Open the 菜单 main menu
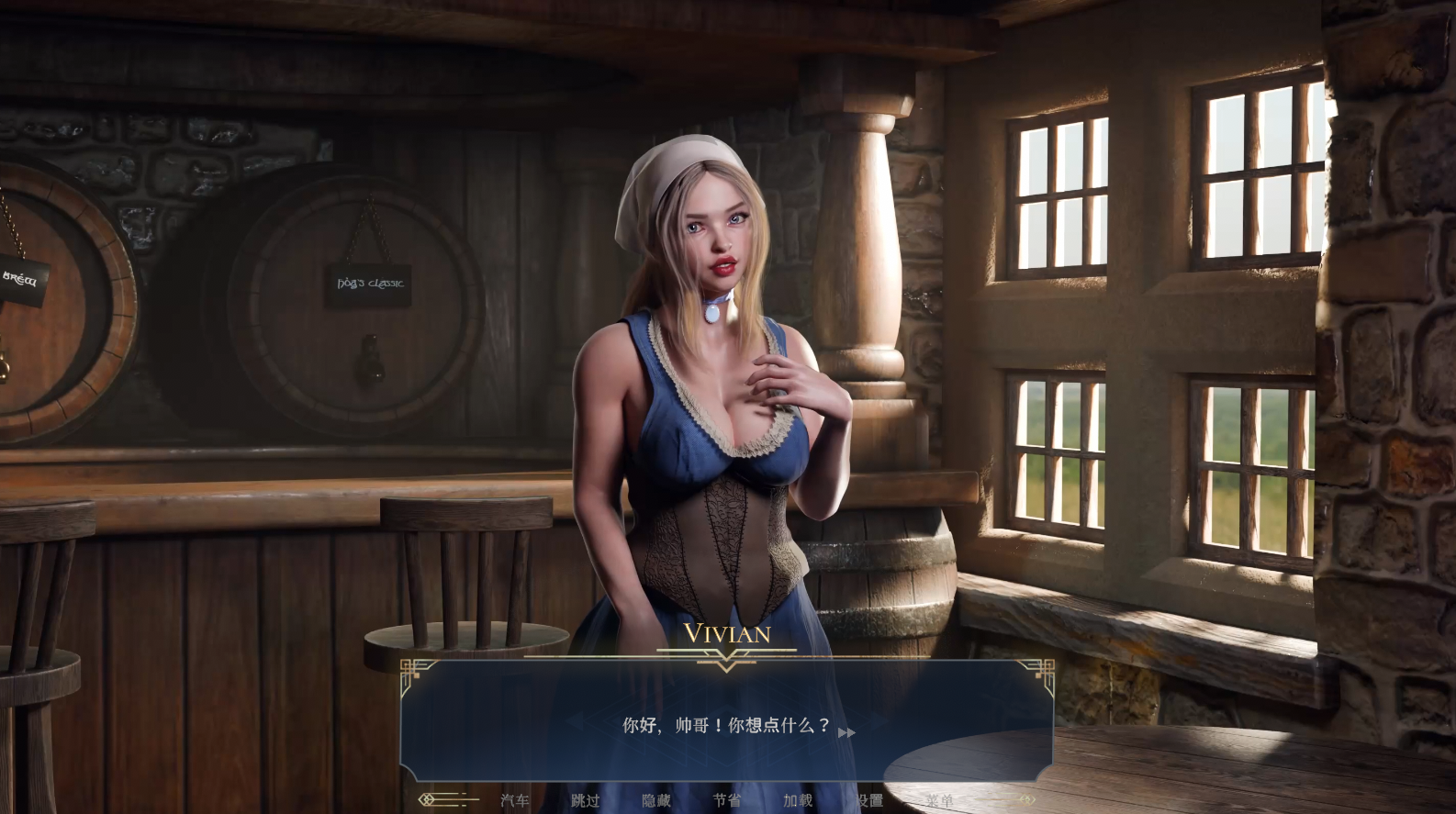1456x814 pixels. pos(939,800)
